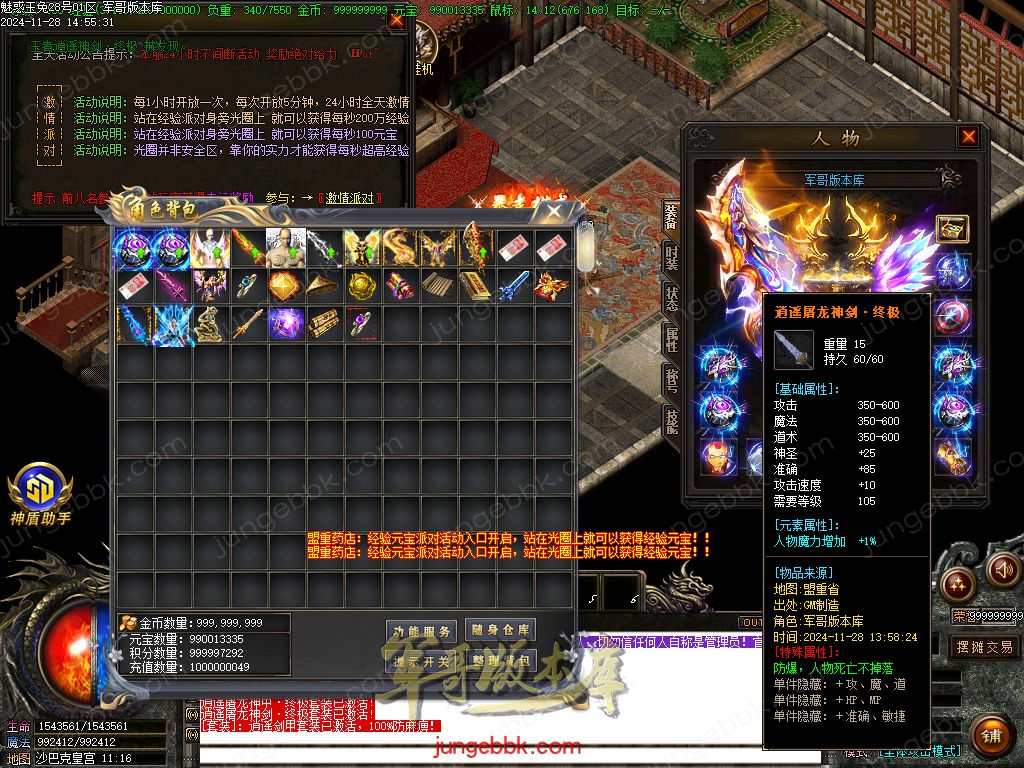The width and height of the screenshot is (1024, 768).
Task: Toggle the sound speaker button
Action: coord(1004,571)
